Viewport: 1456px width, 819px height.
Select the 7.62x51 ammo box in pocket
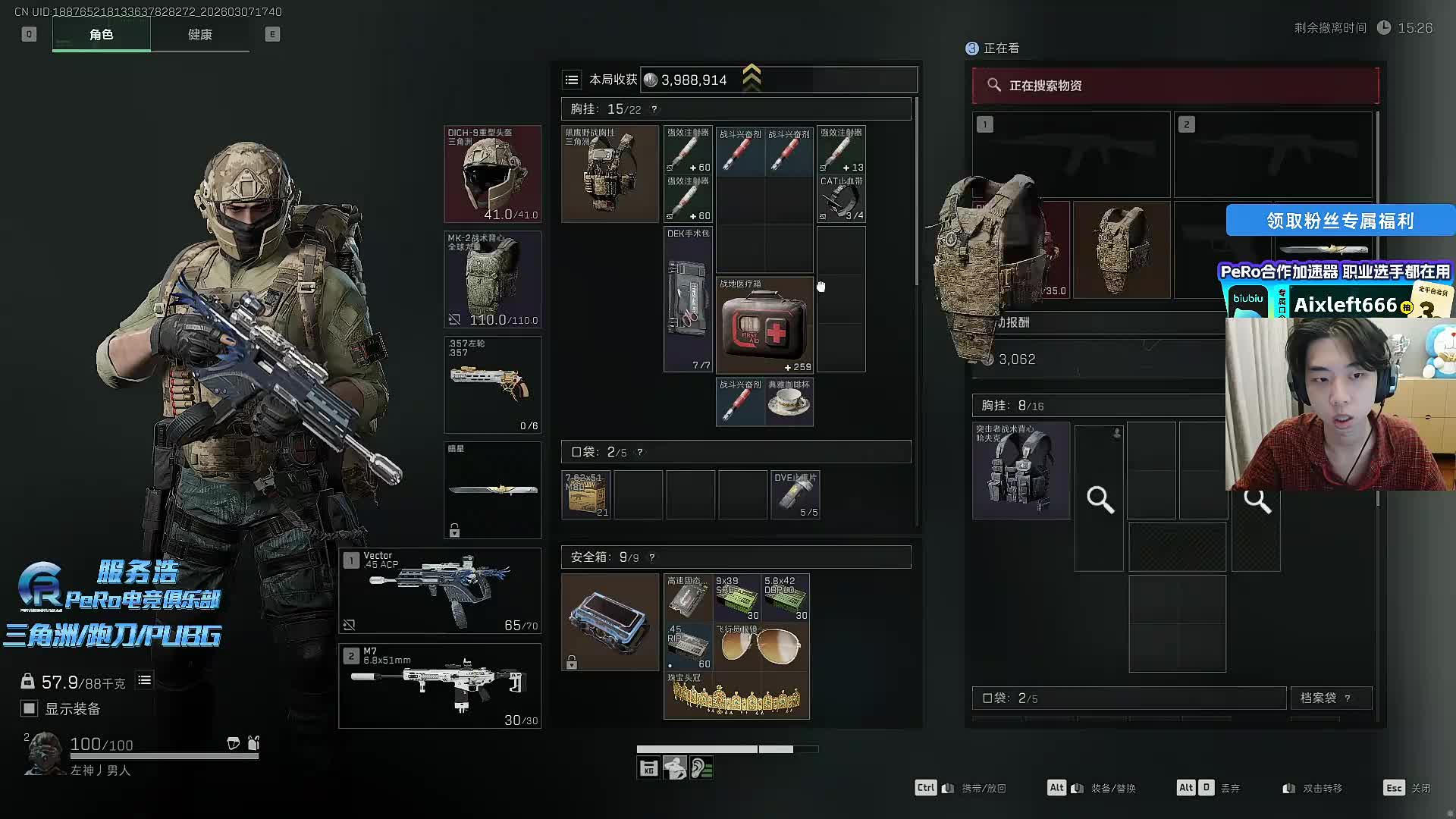(586, 494)
